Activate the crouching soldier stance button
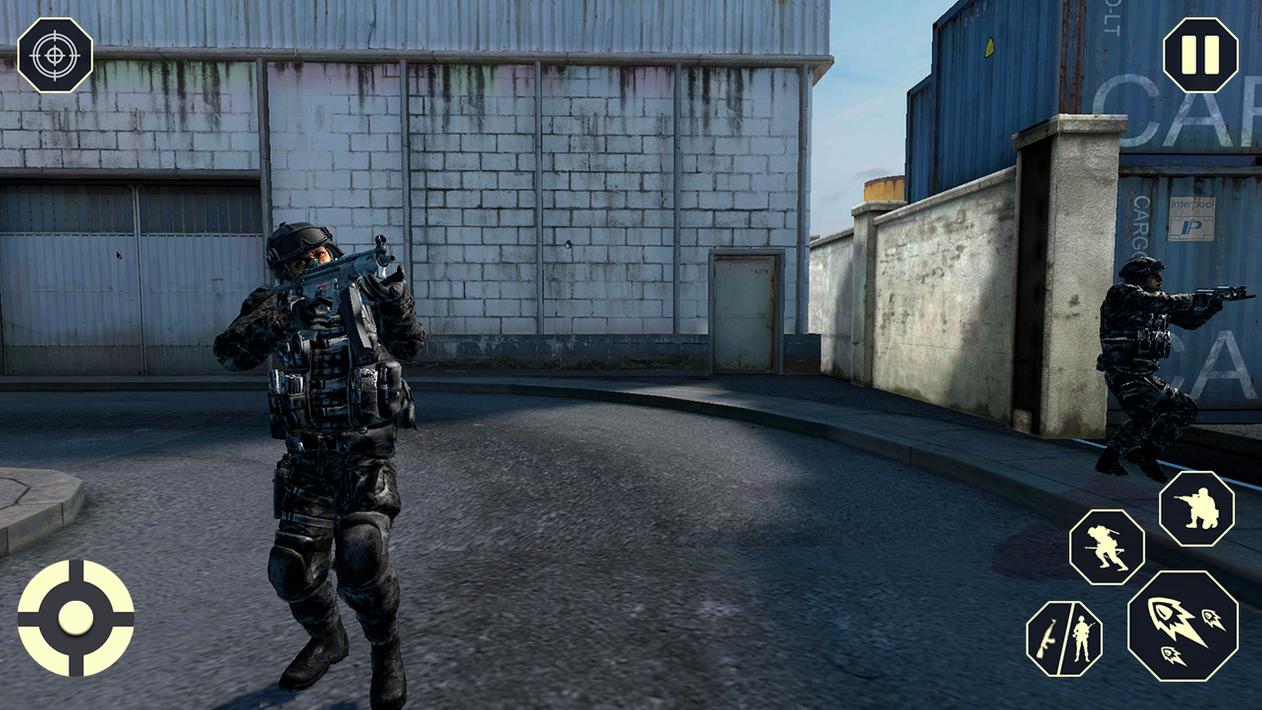This screenshot has height=710, width=1262. point(1196,509)
